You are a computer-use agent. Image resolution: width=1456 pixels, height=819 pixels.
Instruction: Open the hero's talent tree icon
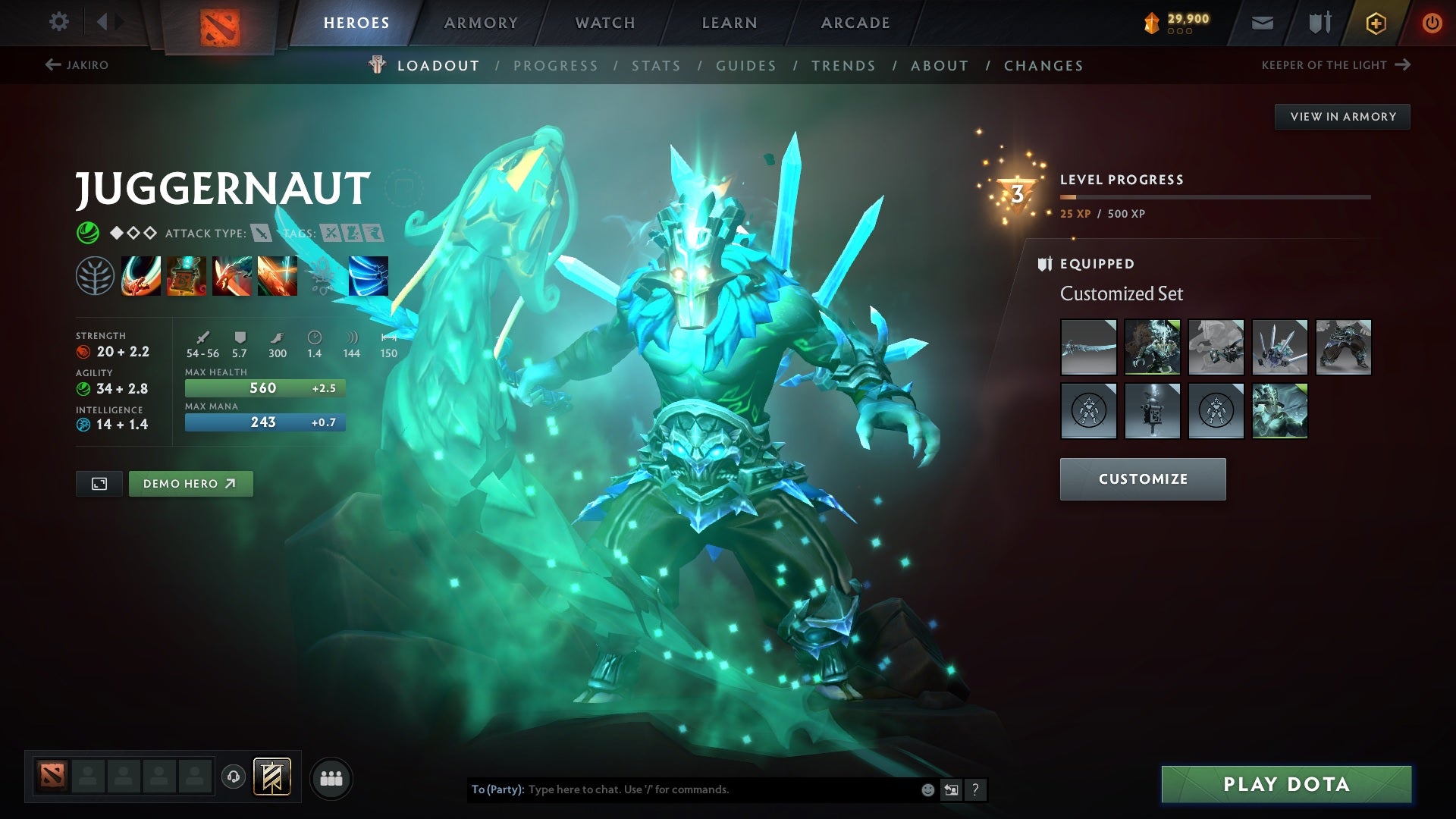click(x=95, y=275)
